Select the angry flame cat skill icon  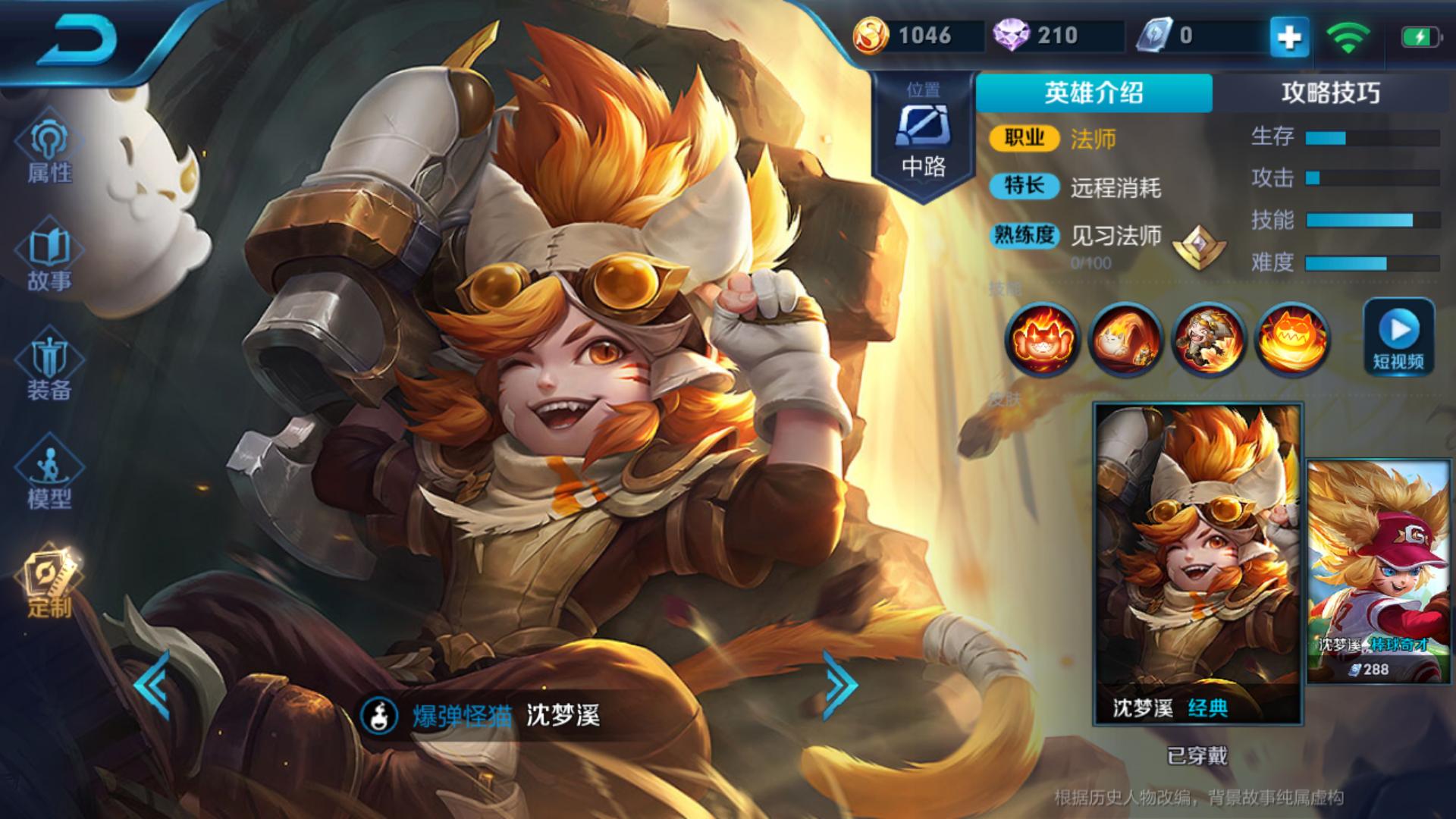[1042, 339]
